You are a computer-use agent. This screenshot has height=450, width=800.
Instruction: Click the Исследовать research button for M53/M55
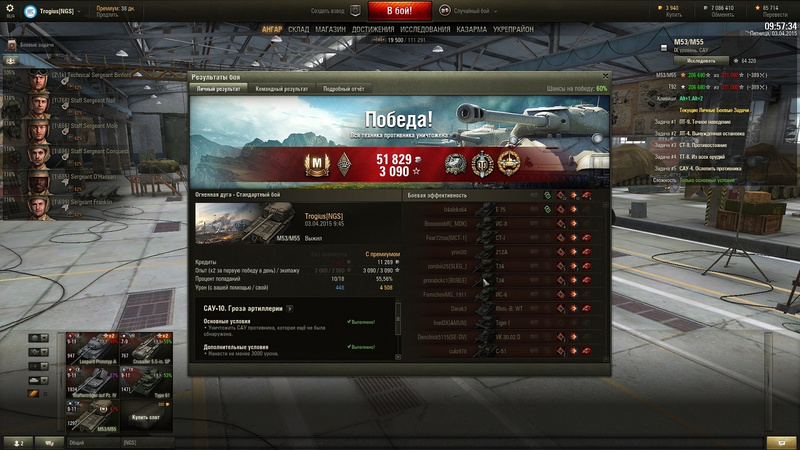701,61
